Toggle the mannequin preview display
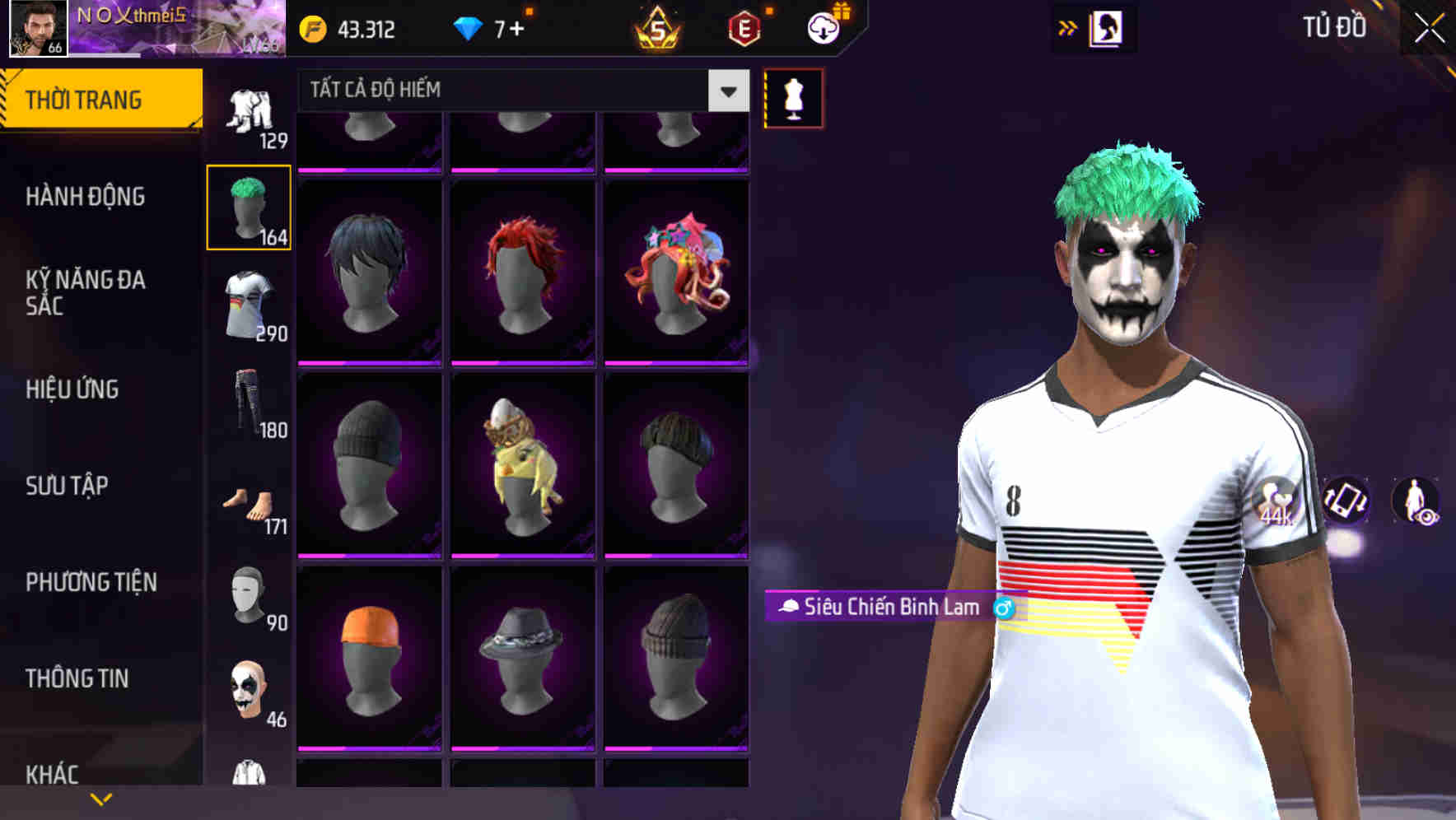1456x820 pixels. tap(793, 97)
